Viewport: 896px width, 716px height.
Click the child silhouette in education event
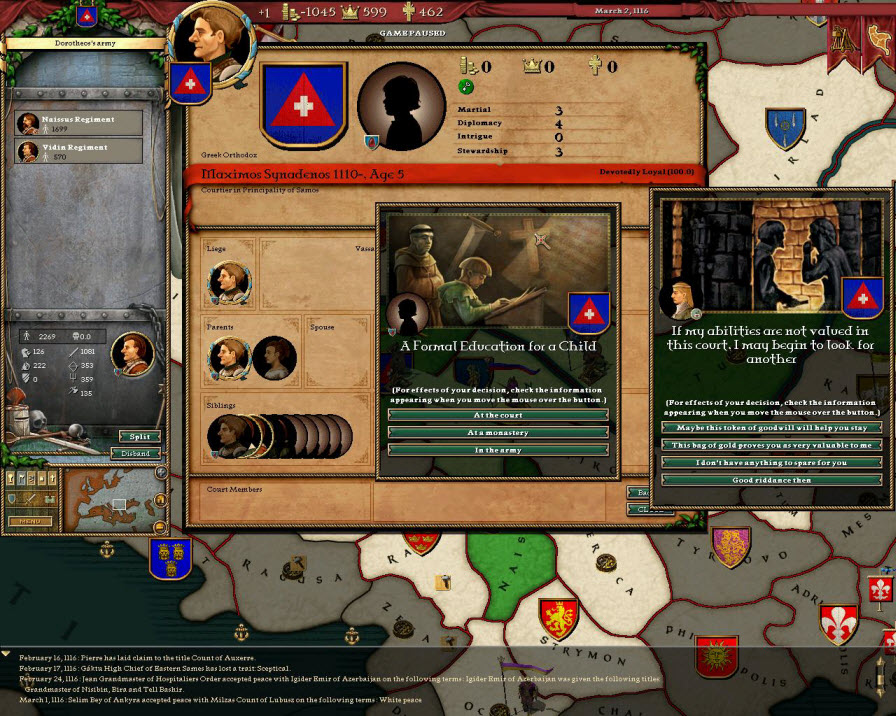(407, 314)
